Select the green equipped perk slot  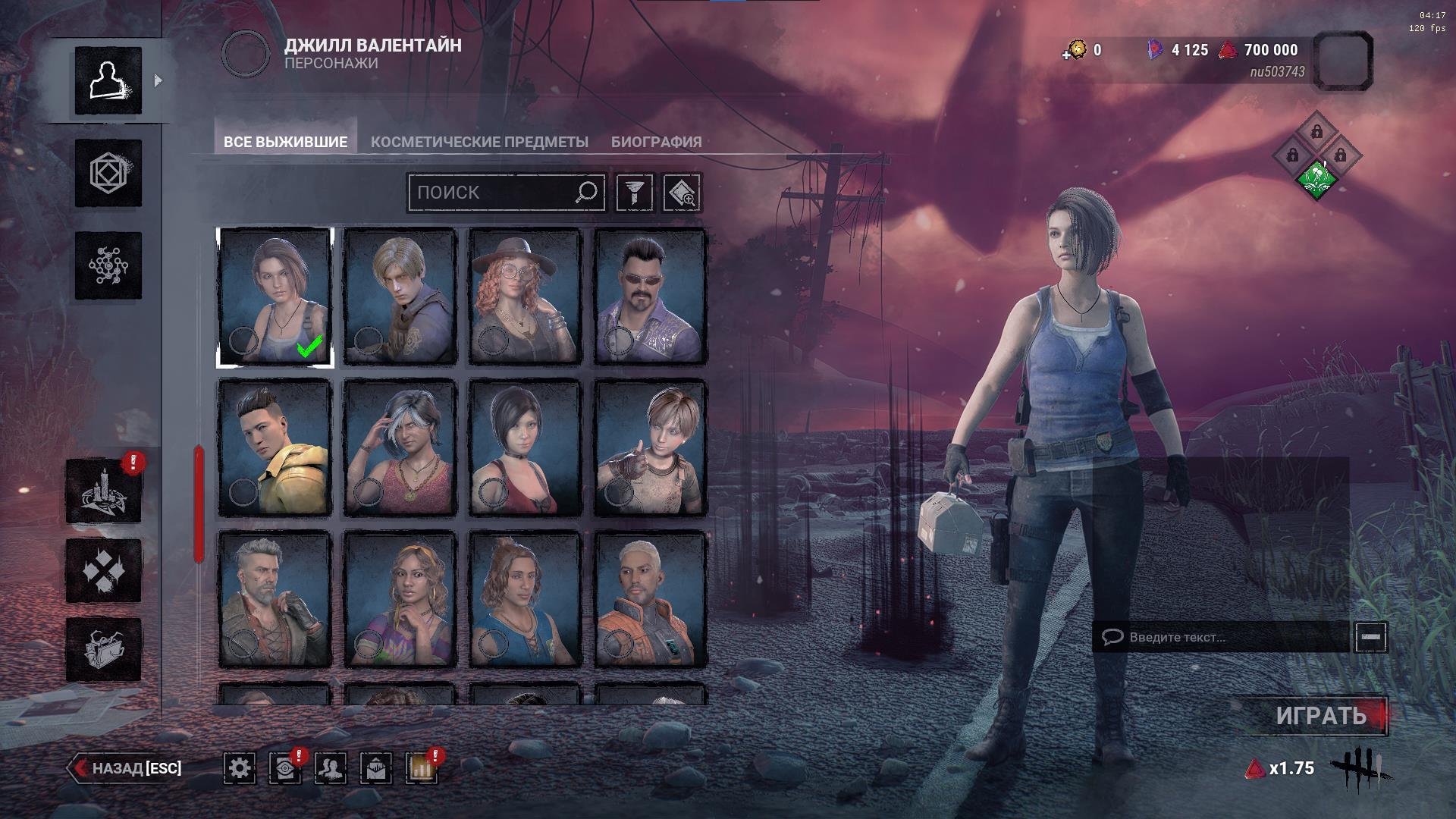click(x=1316, y=180)
